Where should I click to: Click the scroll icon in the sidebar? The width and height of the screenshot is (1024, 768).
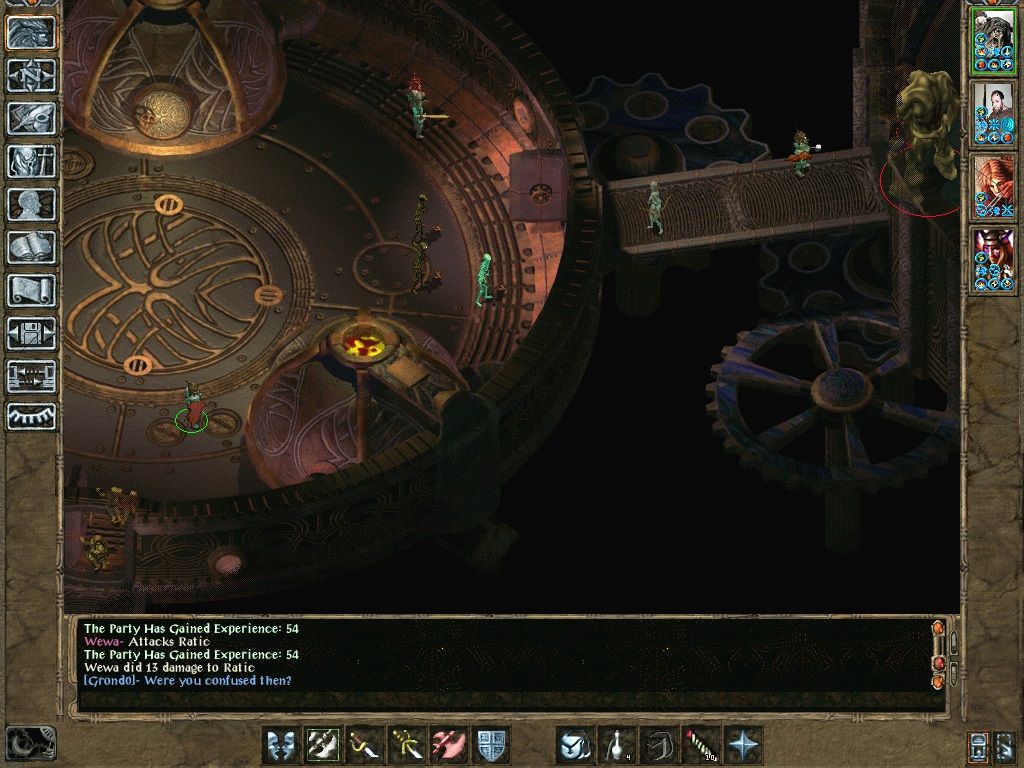coord(31,290)
